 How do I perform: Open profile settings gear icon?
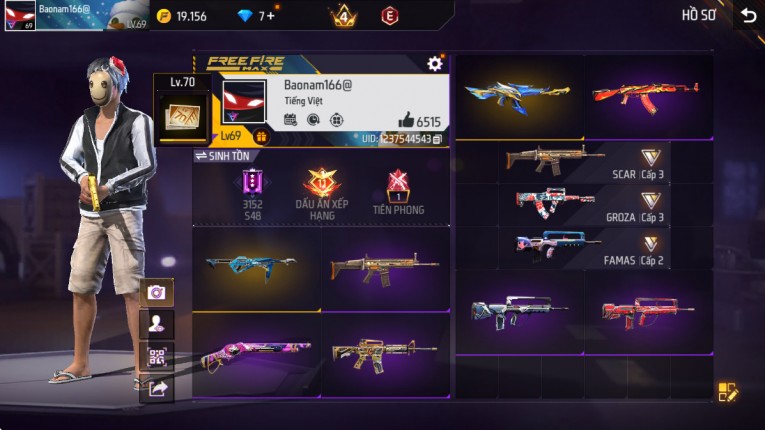[x=435, y=64]
